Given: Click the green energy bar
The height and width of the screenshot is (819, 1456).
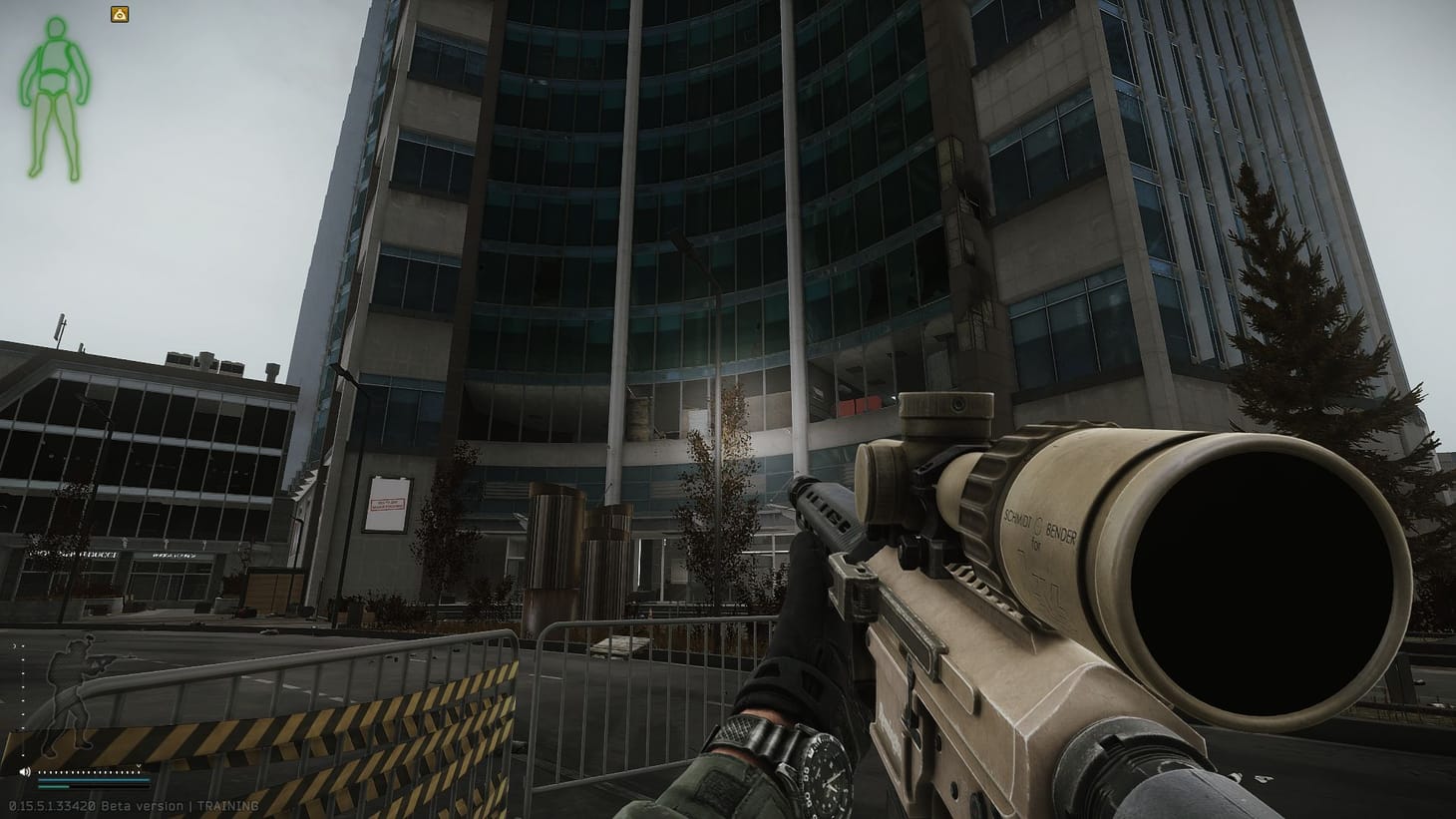Looking at the screenshot, I should (54, 787).
